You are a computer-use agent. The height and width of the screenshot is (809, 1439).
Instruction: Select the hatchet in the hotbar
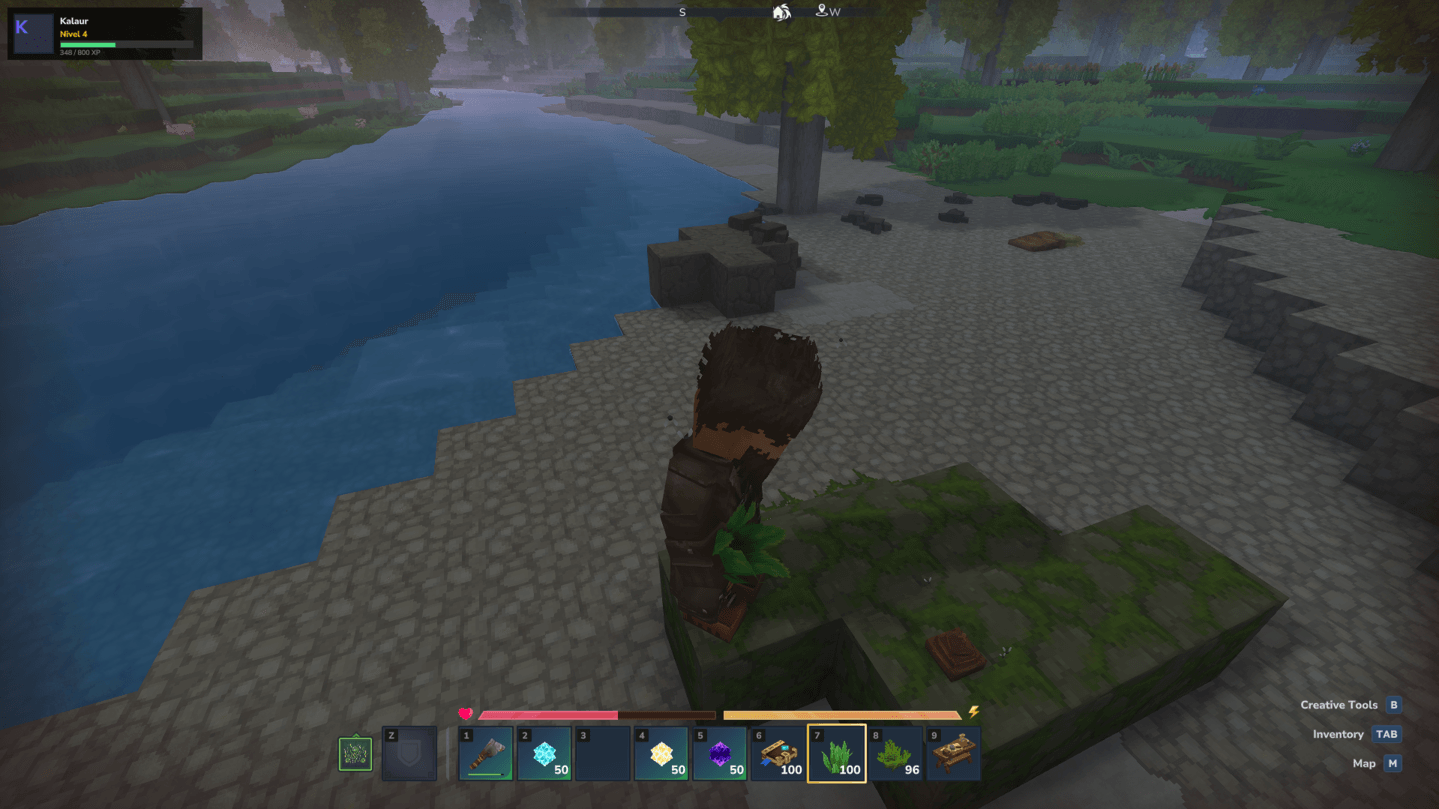[486, 754]
